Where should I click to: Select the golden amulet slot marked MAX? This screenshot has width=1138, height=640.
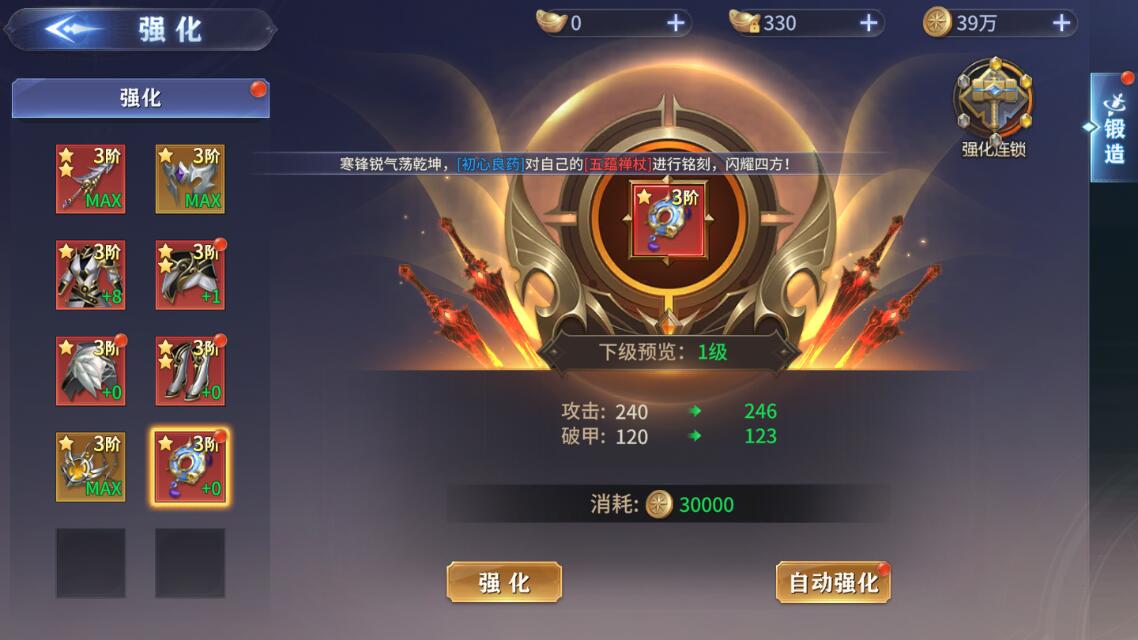pos(90,467)
